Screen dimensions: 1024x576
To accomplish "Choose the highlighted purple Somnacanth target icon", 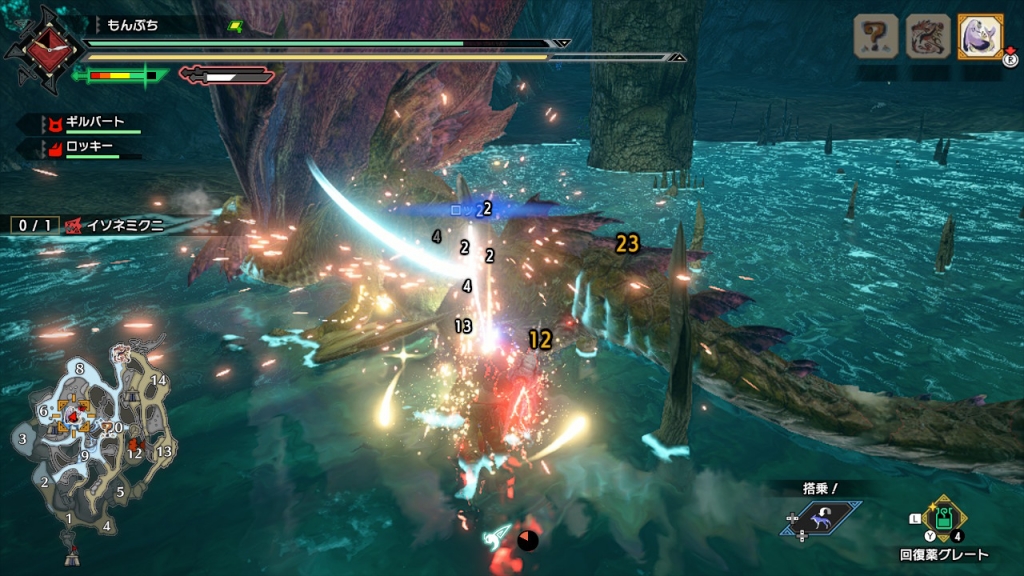I will pos(980,37).
